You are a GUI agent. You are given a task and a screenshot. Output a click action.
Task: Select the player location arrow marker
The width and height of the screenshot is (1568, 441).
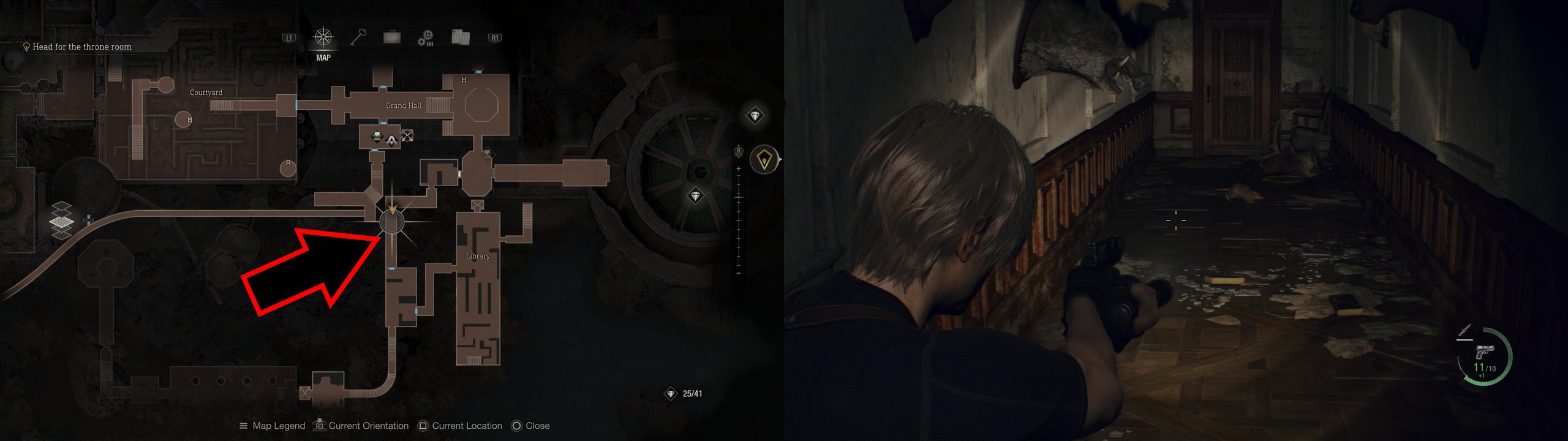click(x=392, y=212)
